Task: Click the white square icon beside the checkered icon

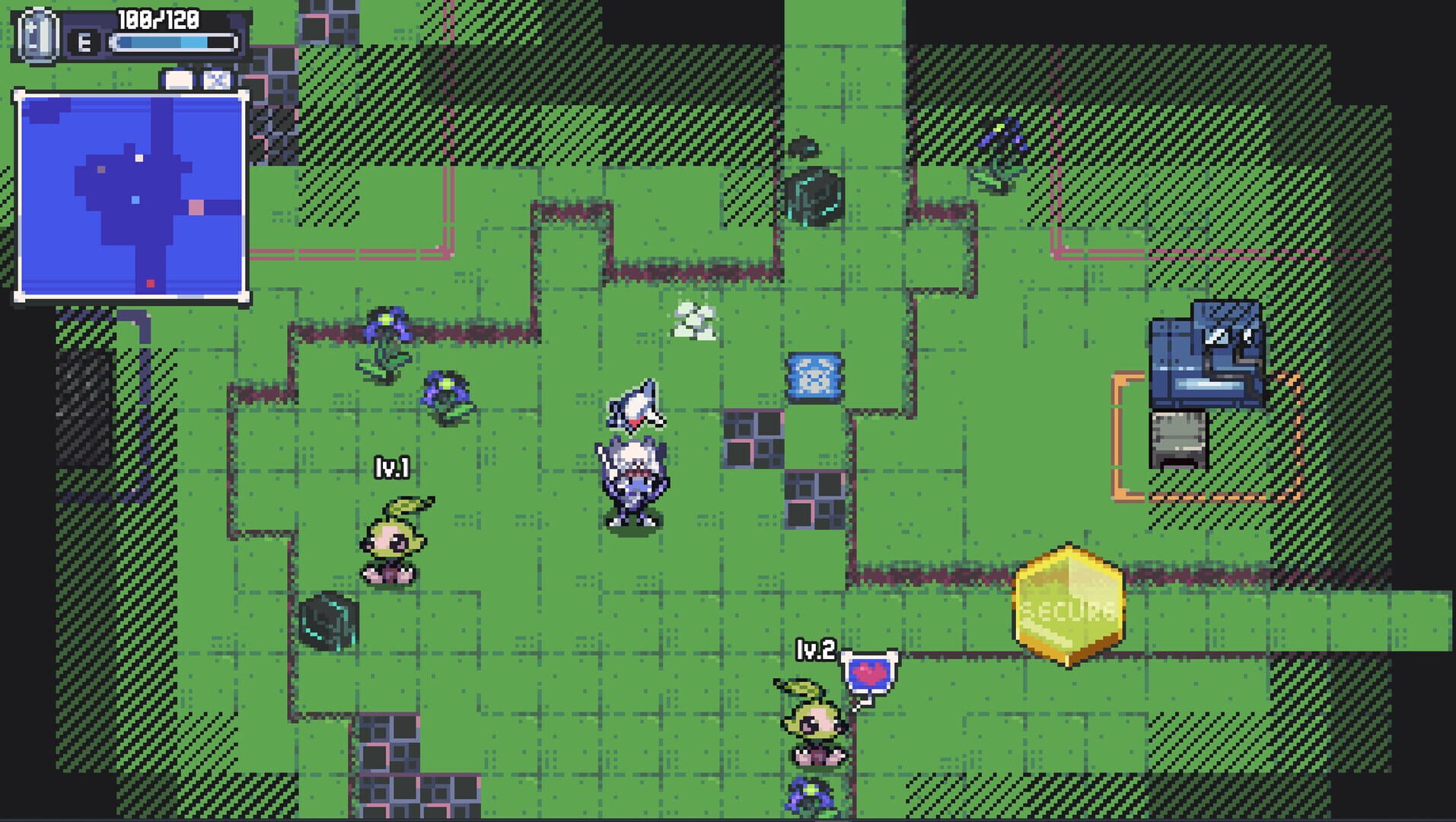Action: 178,78
